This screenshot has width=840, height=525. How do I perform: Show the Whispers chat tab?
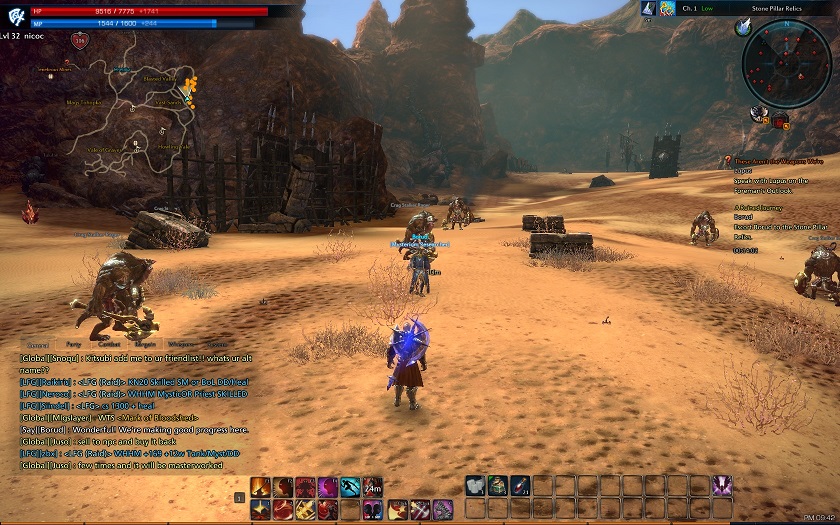coord(181,344)
